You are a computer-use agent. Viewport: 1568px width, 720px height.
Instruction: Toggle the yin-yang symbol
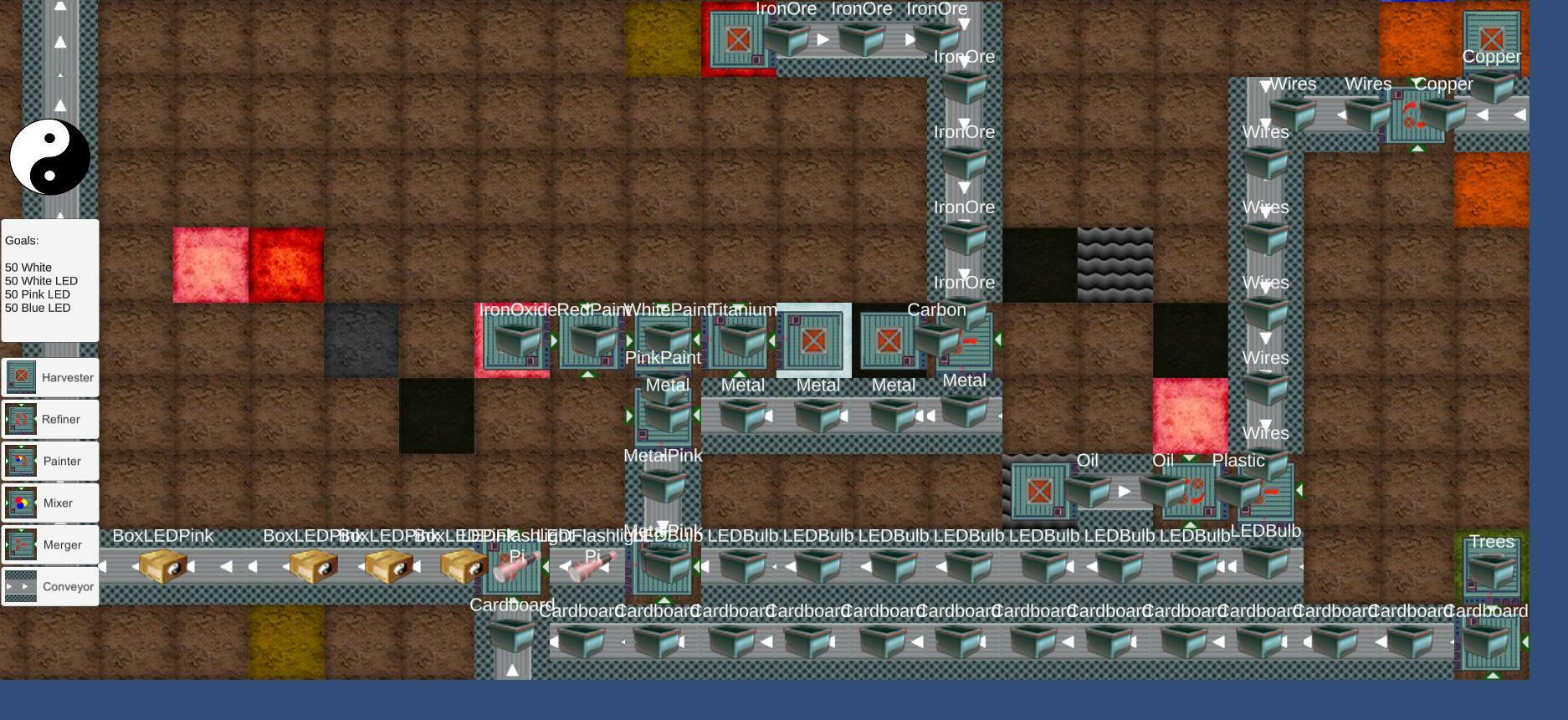click(49, 157)
